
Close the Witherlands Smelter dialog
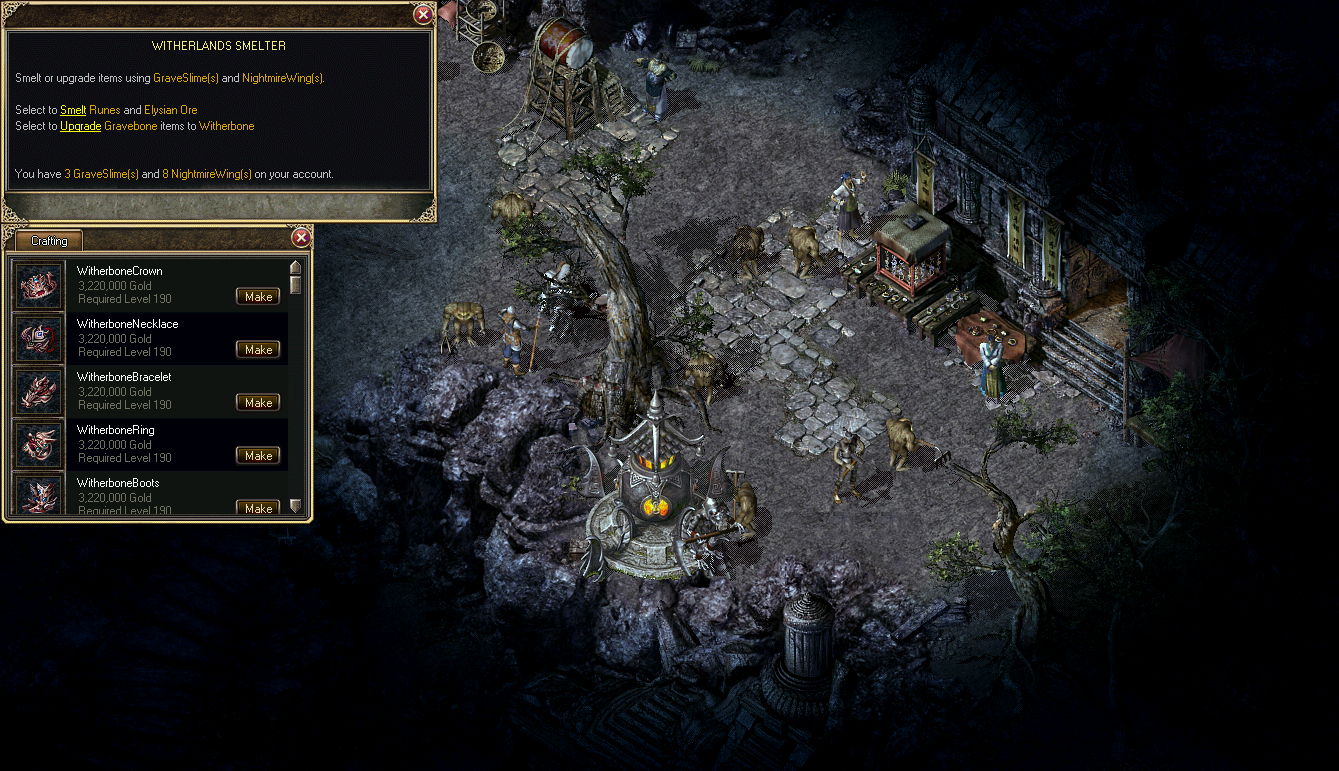click(423, 14)
